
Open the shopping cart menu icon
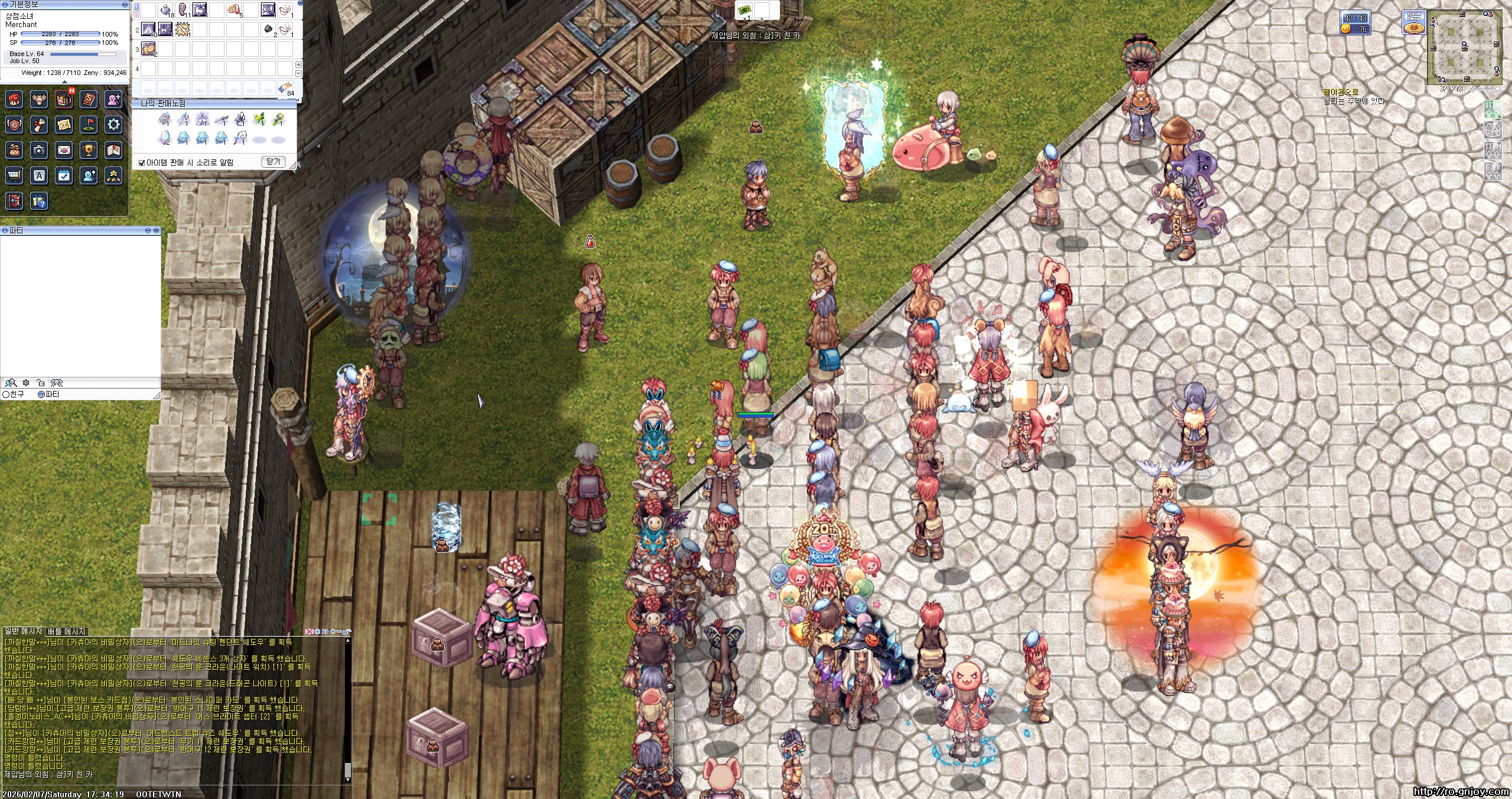14,175
